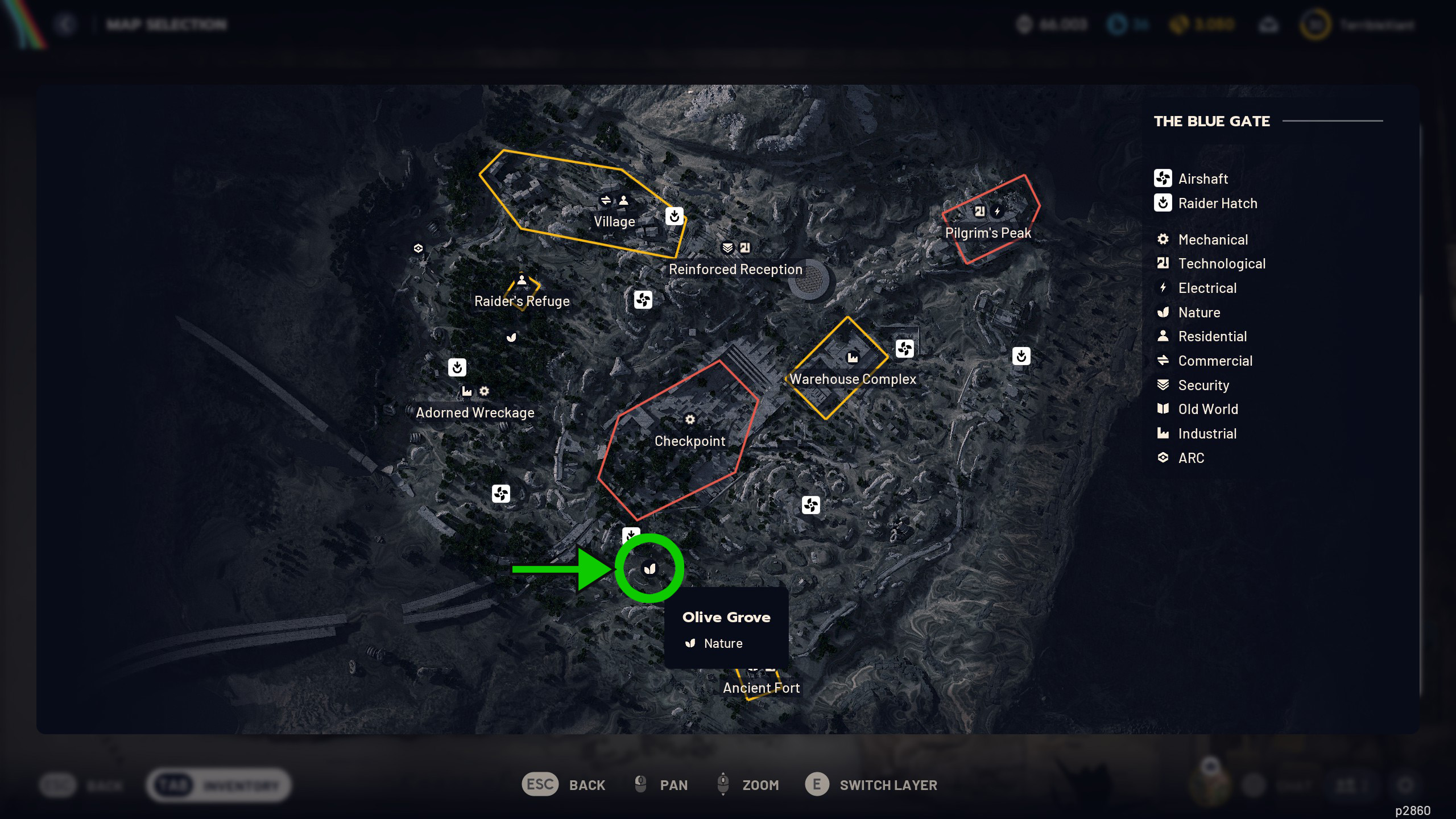The height and width of the screenshot is (819, 1456).
Task: Pick the Residential legend entry
Action: [x=1212, y=336]
